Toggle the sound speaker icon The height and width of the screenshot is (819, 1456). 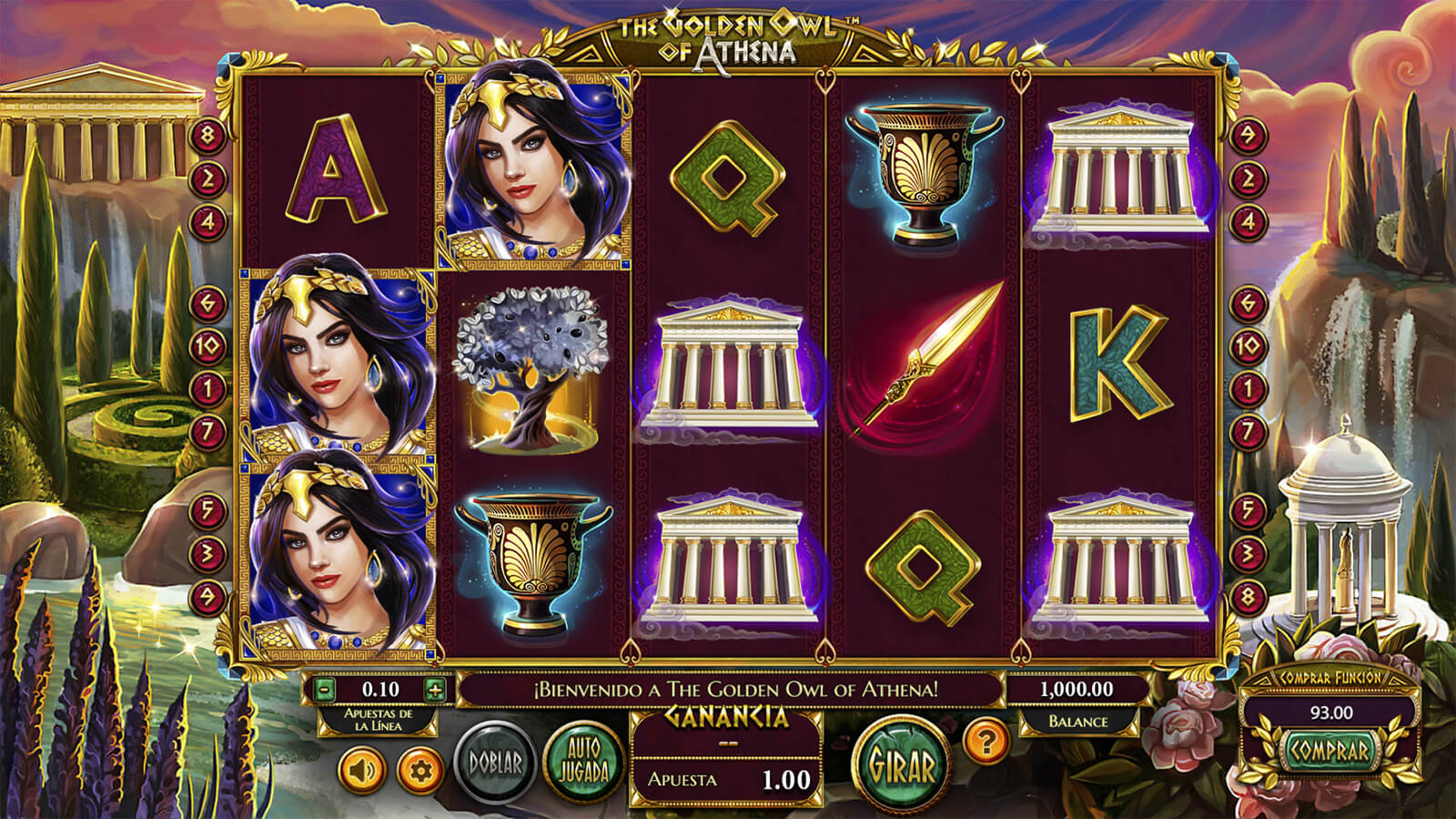362,771
